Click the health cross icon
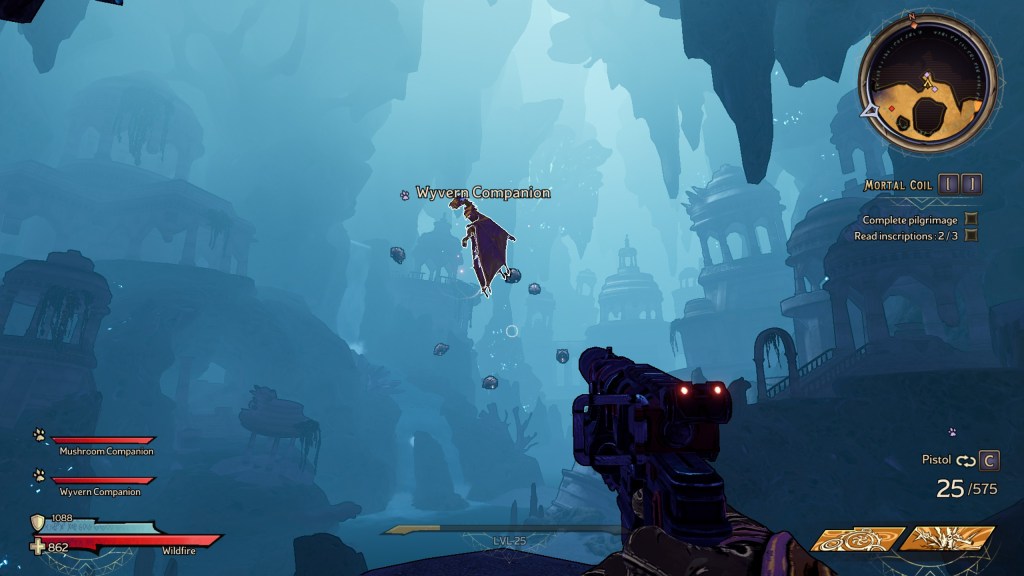This screenshot has width=1024, height=576. pyautogui.click(x=38, y=547)
